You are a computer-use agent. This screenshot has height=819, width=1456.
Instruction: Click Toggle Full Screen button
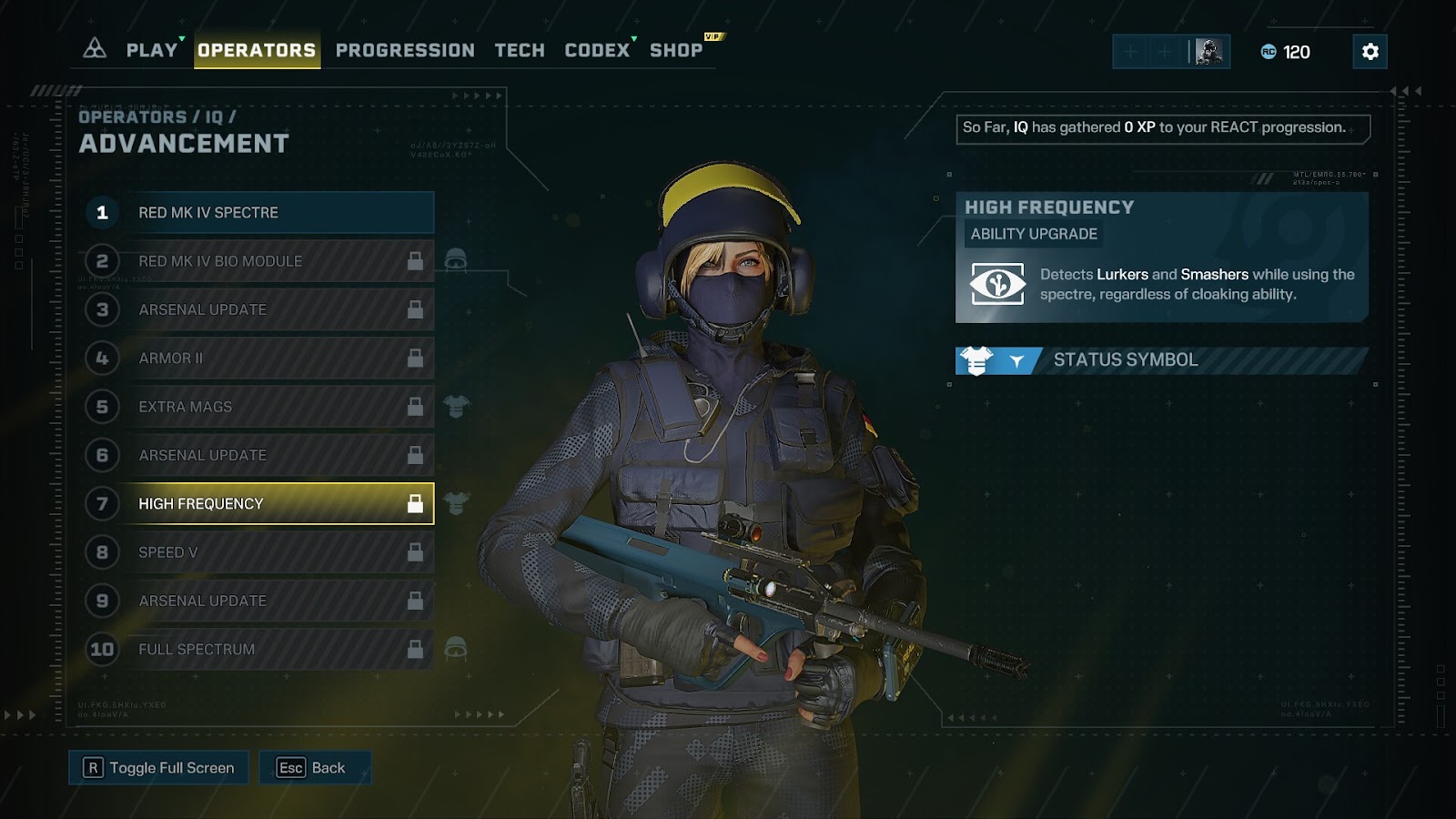pyautogui.click(x=159, y=768)
